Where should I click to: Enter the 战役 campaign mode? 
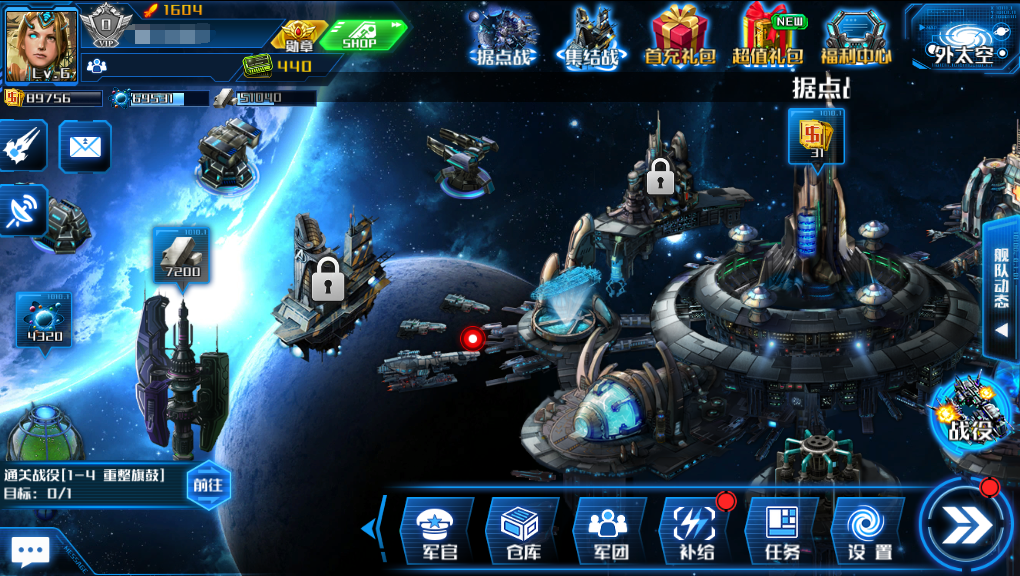[x=970, y=412]
